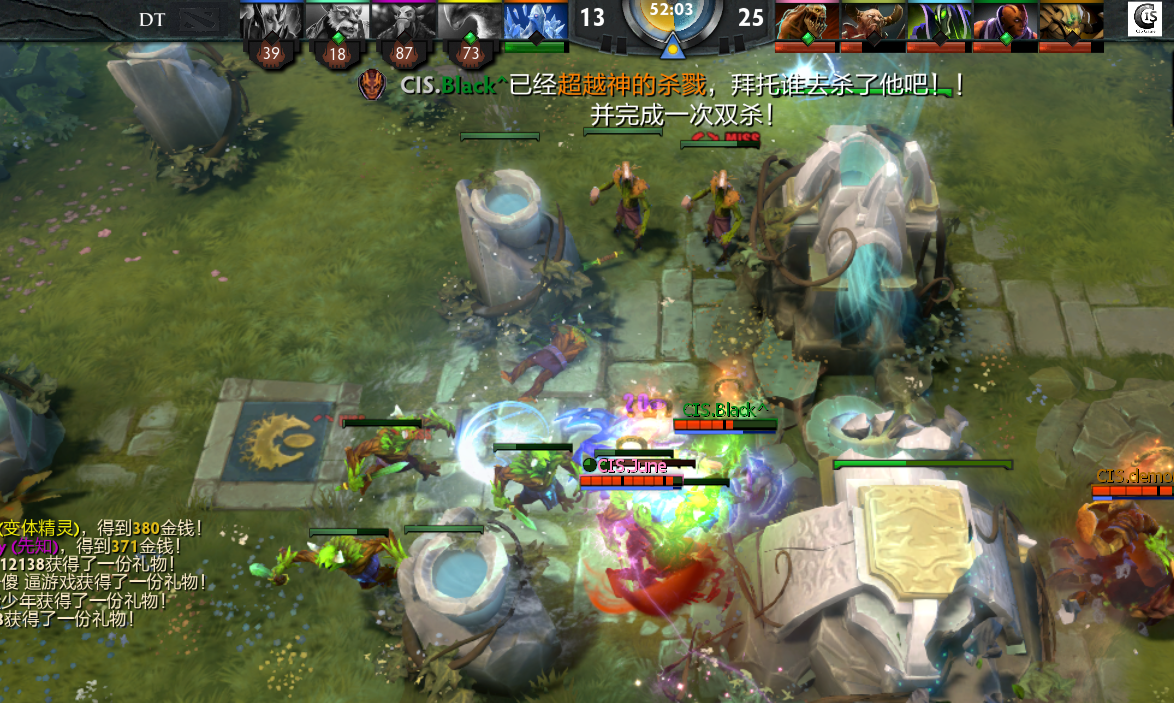Select the Ancient Apparition hero portrait

[535, 20]
